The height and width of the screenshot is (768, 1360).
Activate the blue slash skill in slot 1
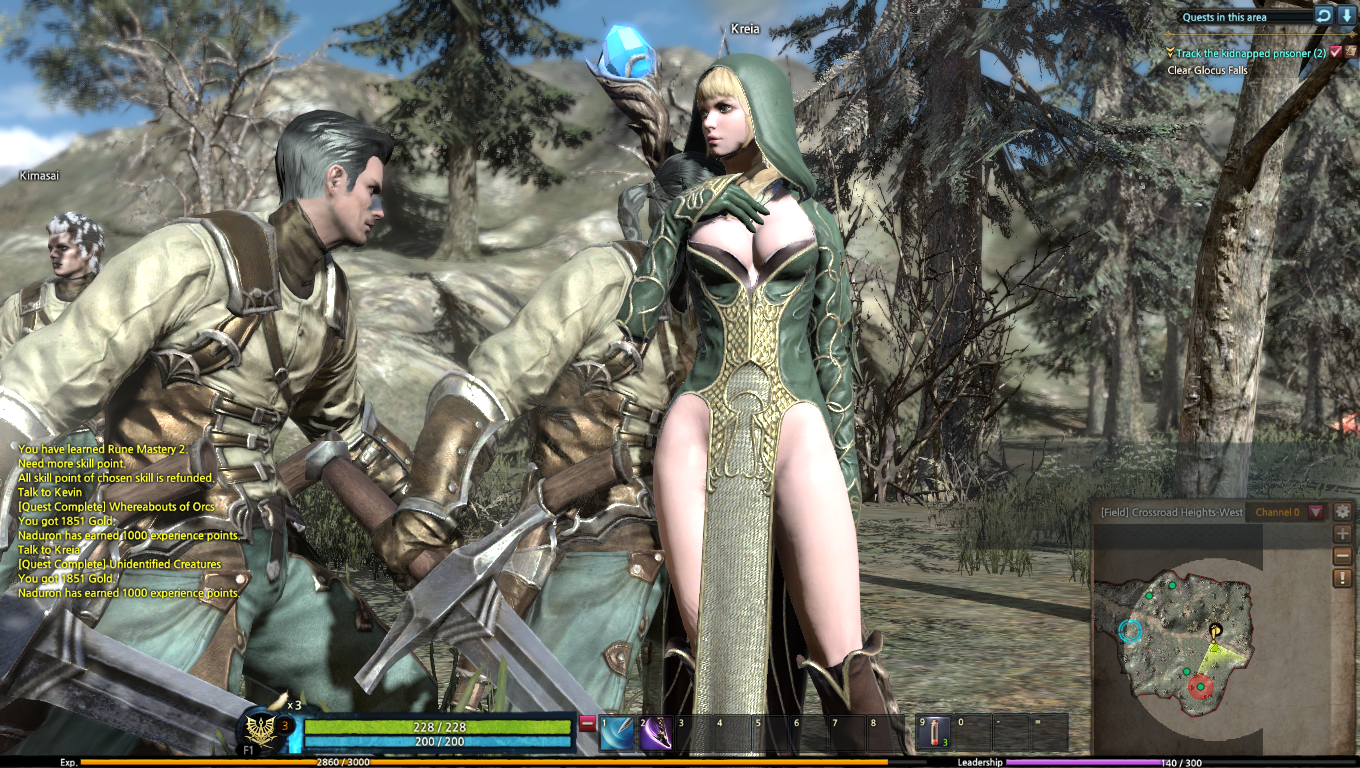pyautogui.click(x=618, y=733)
